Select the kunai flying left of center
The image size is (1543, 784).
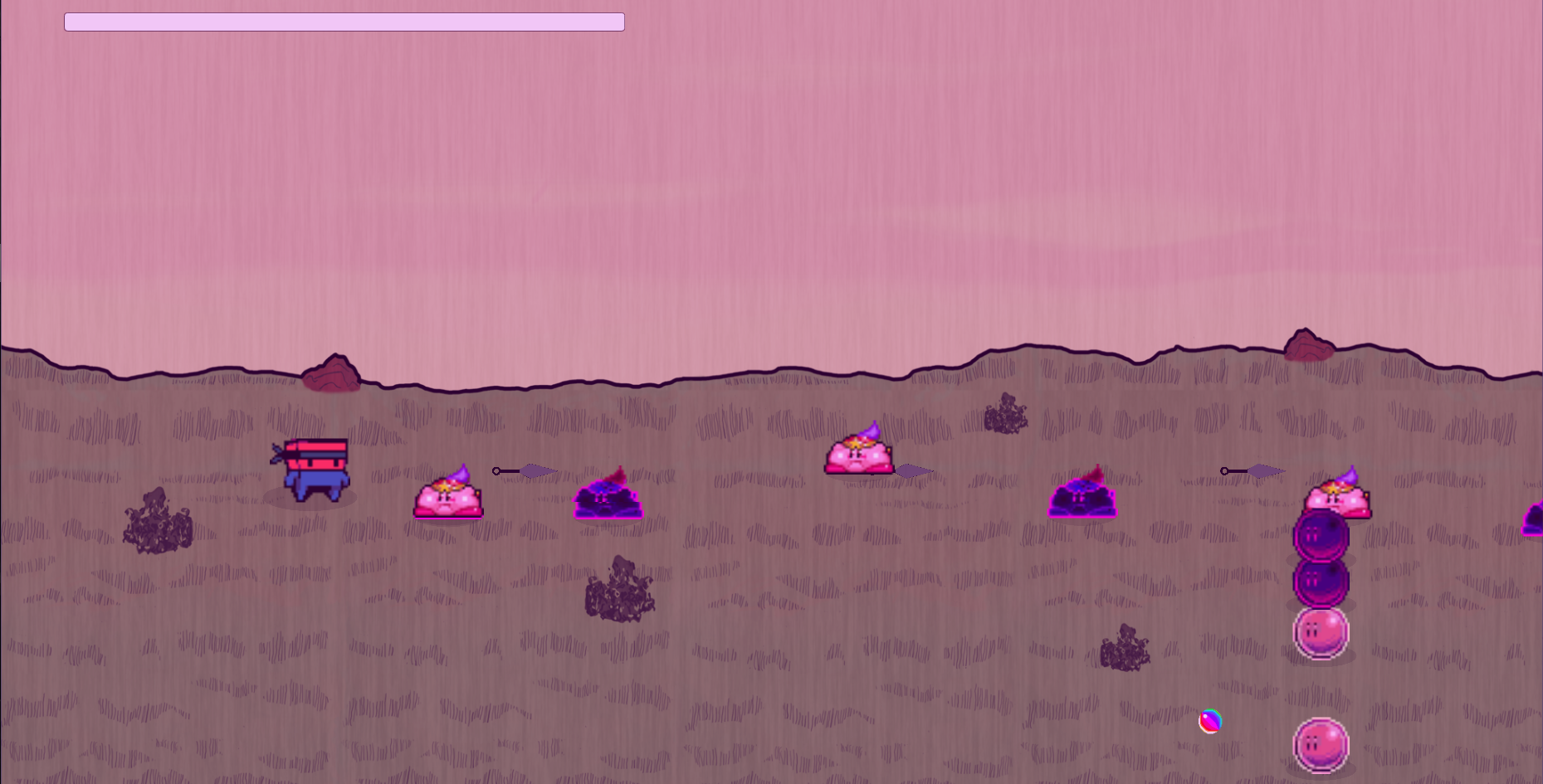(525, 470)
